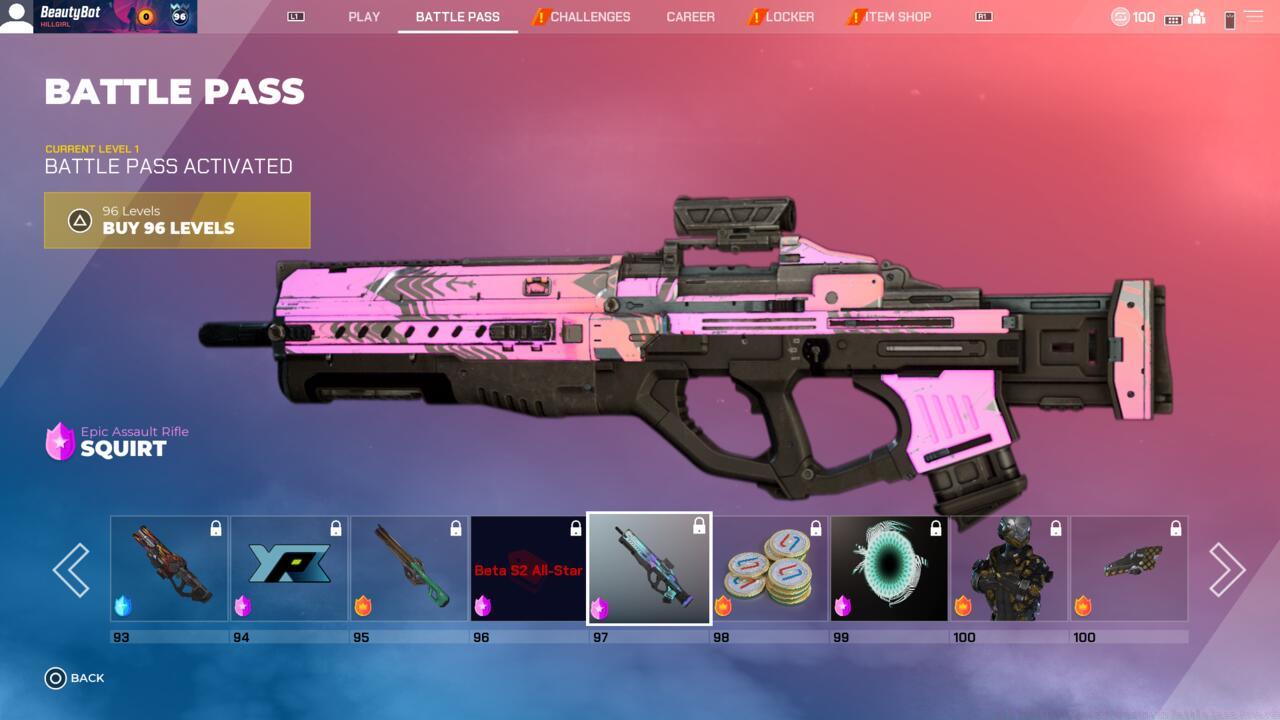Show previous battle pass rewards with left arrow
The image size is (1280, 720).
coord(71,570)
